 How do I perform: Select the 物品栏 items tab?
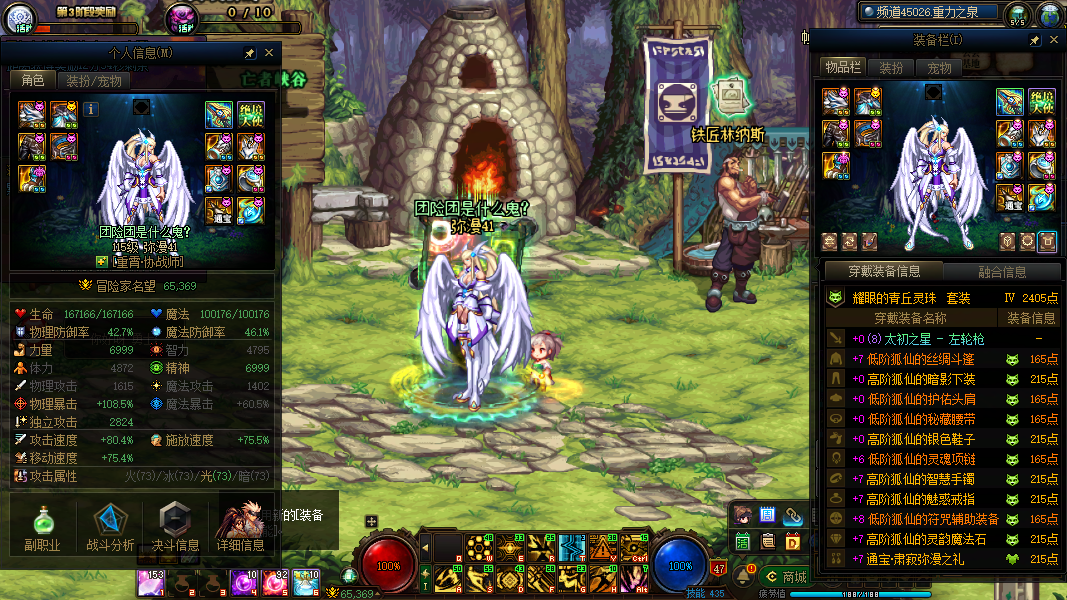tap(842, 67)
